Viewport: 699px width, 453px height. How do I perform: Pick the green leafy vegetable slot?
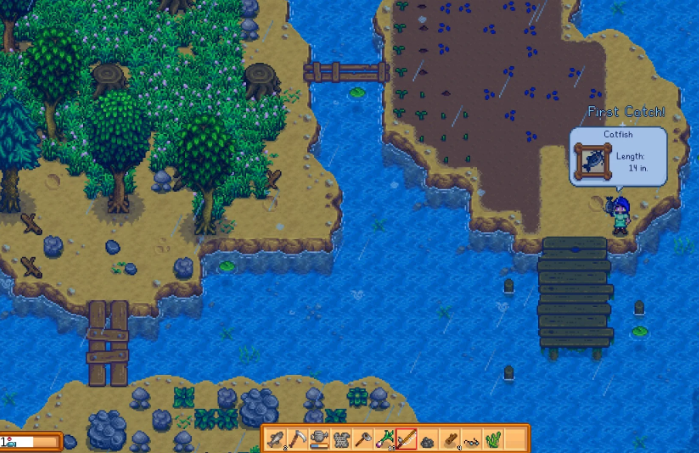click(x=385, y=439)
